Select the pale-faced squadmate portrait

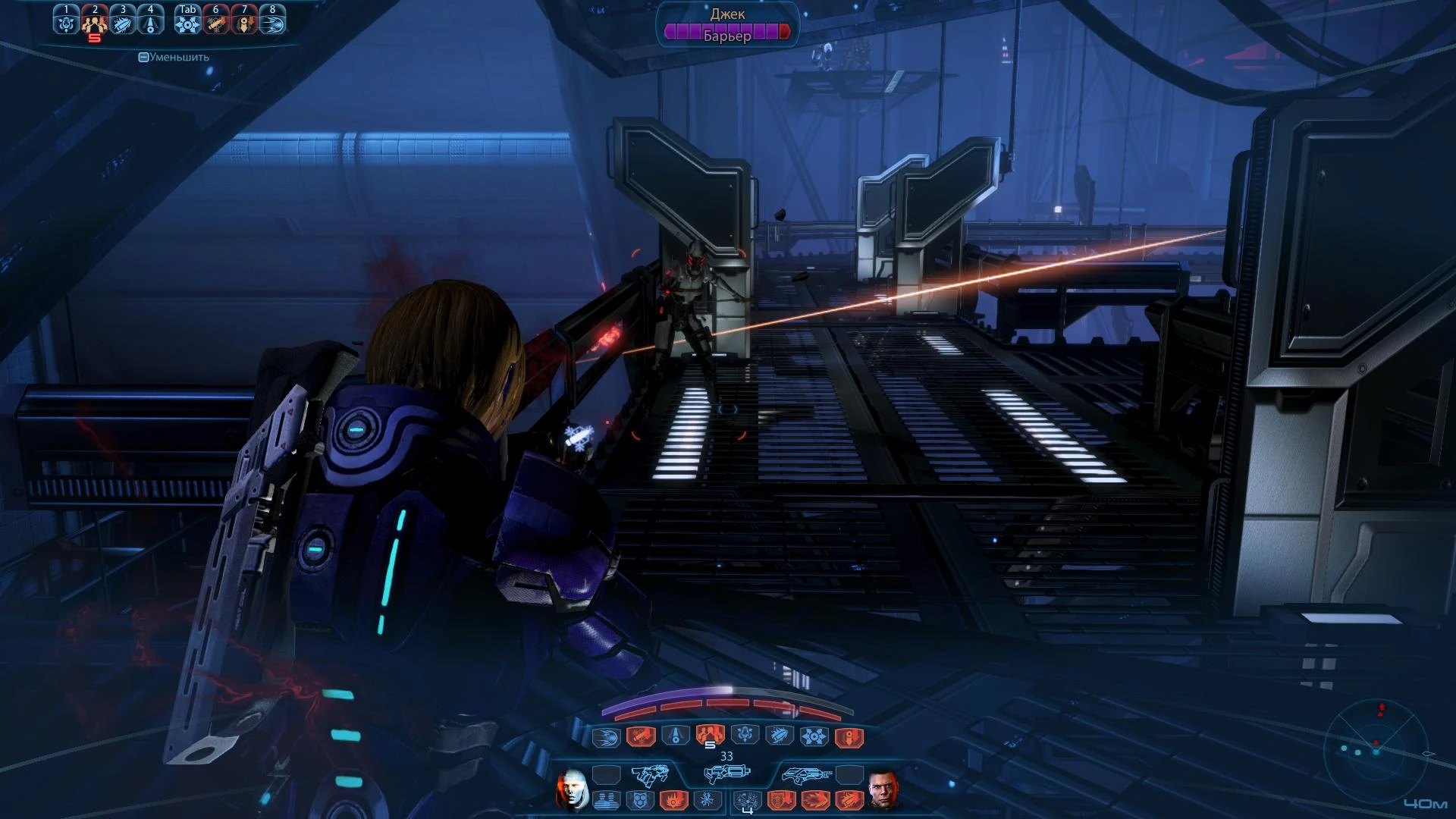(x=572, y=789)
